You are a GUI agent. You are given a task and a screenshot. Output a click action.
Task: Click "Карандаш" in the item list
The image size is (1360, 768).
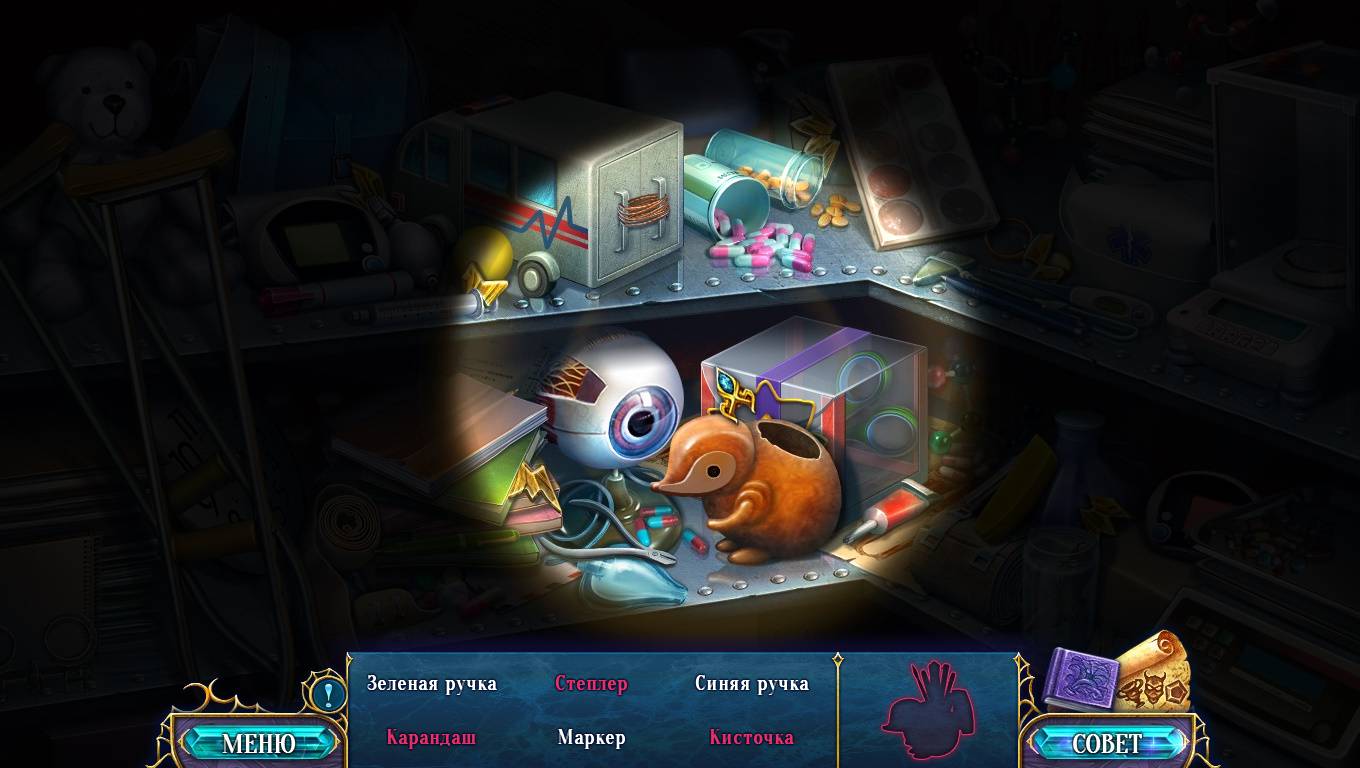[431, 738]
